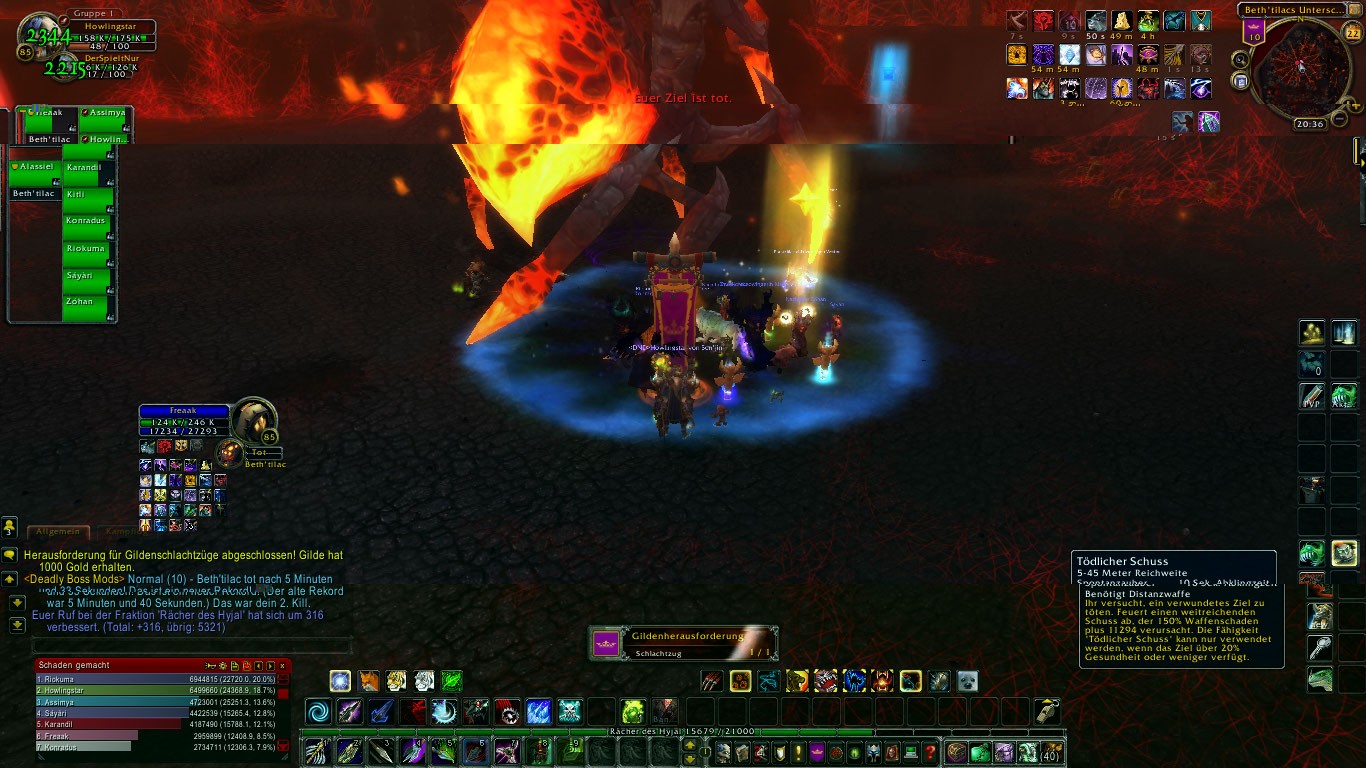Open the guild tabard micro menu button
The height and width of the screenshot is (768, 1366).
[x=816, y=752]
